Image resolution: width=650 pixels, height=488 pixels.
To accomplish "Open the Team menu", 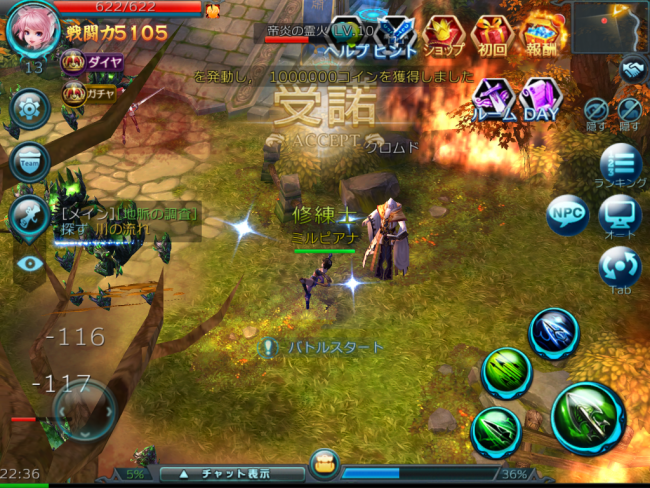I will pos(29,162).
